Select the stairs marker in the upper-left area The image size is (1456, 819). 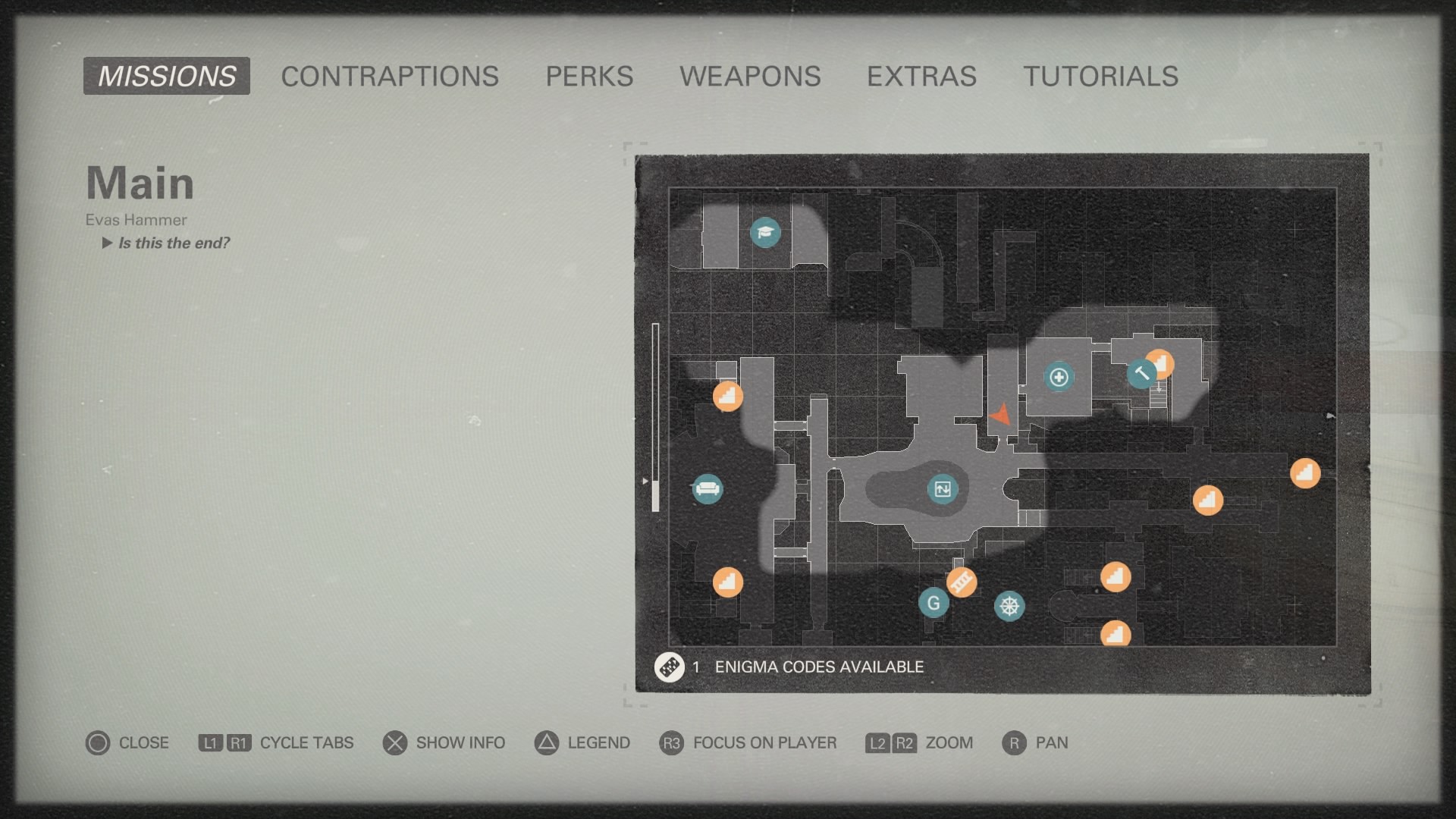pyautogui.click(x=727, y=396)
